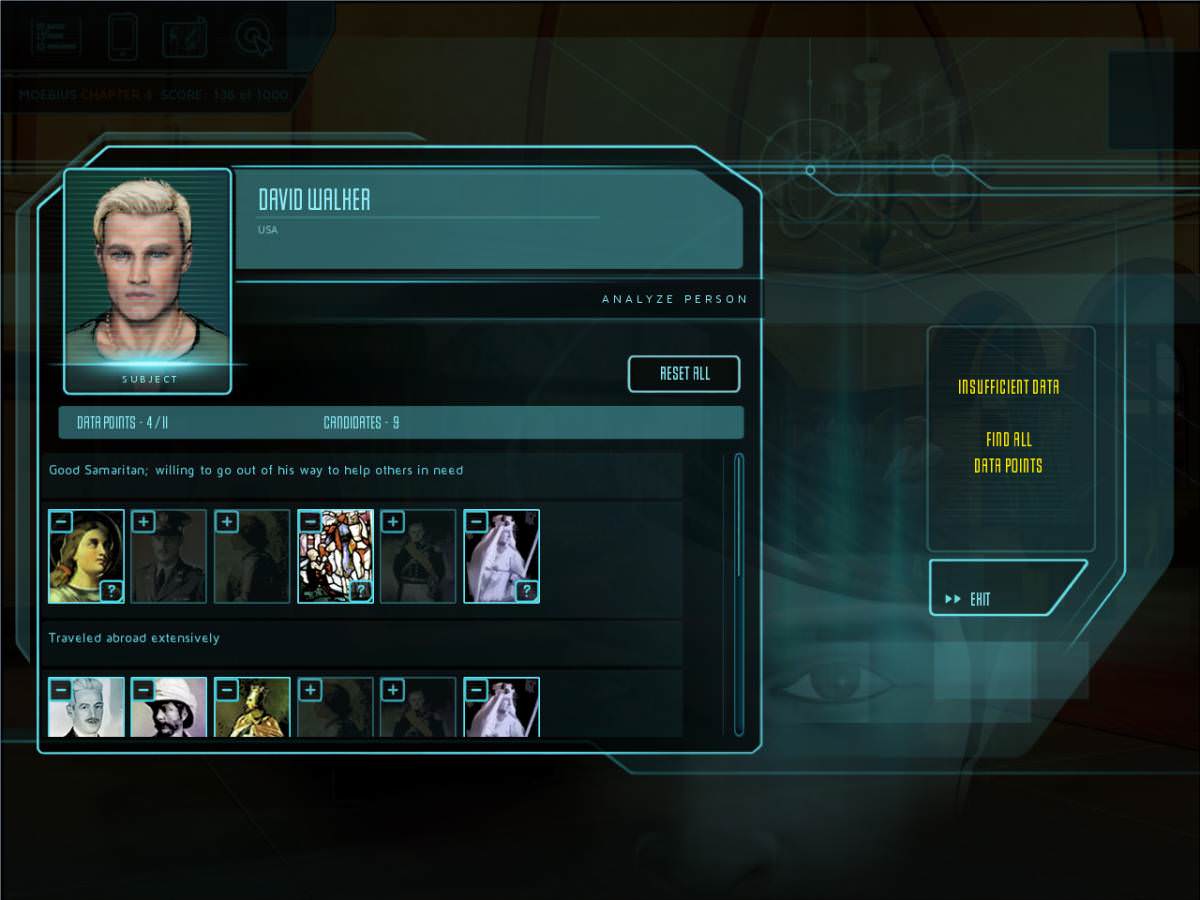Pick the dimmed army officer in cap portrait

169,557
